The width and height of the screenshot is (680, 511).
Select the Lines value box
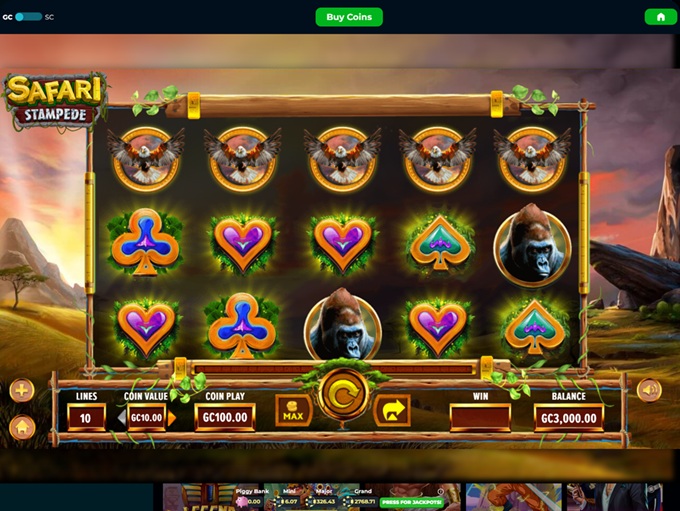point(86,418)
